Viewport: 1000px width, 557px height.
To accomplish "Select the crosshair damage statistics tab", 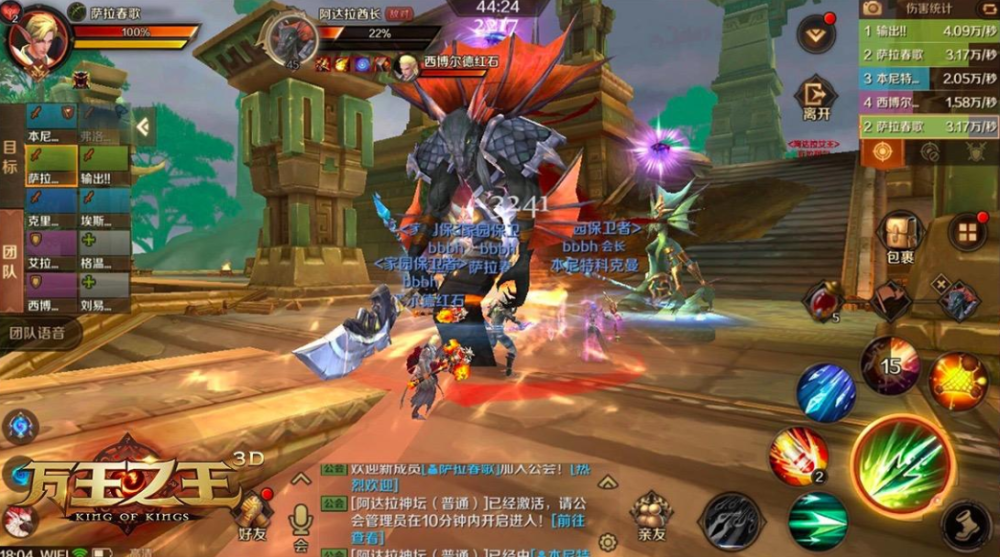I will click(x=881, y=152).
